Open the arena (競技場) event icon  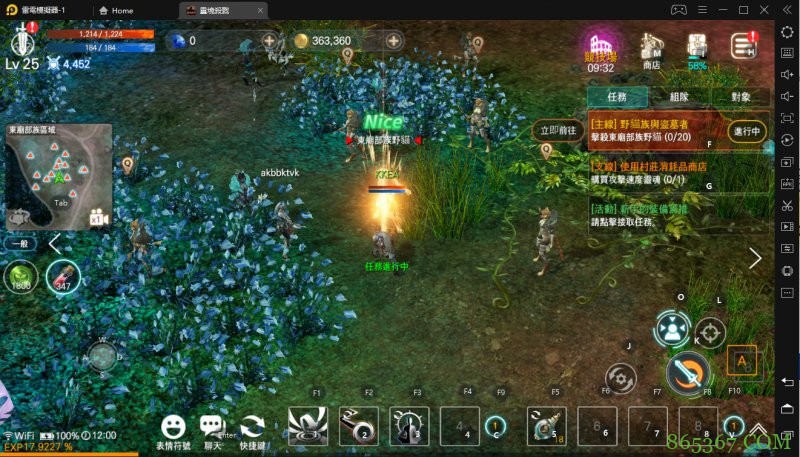tap(600, 48)
